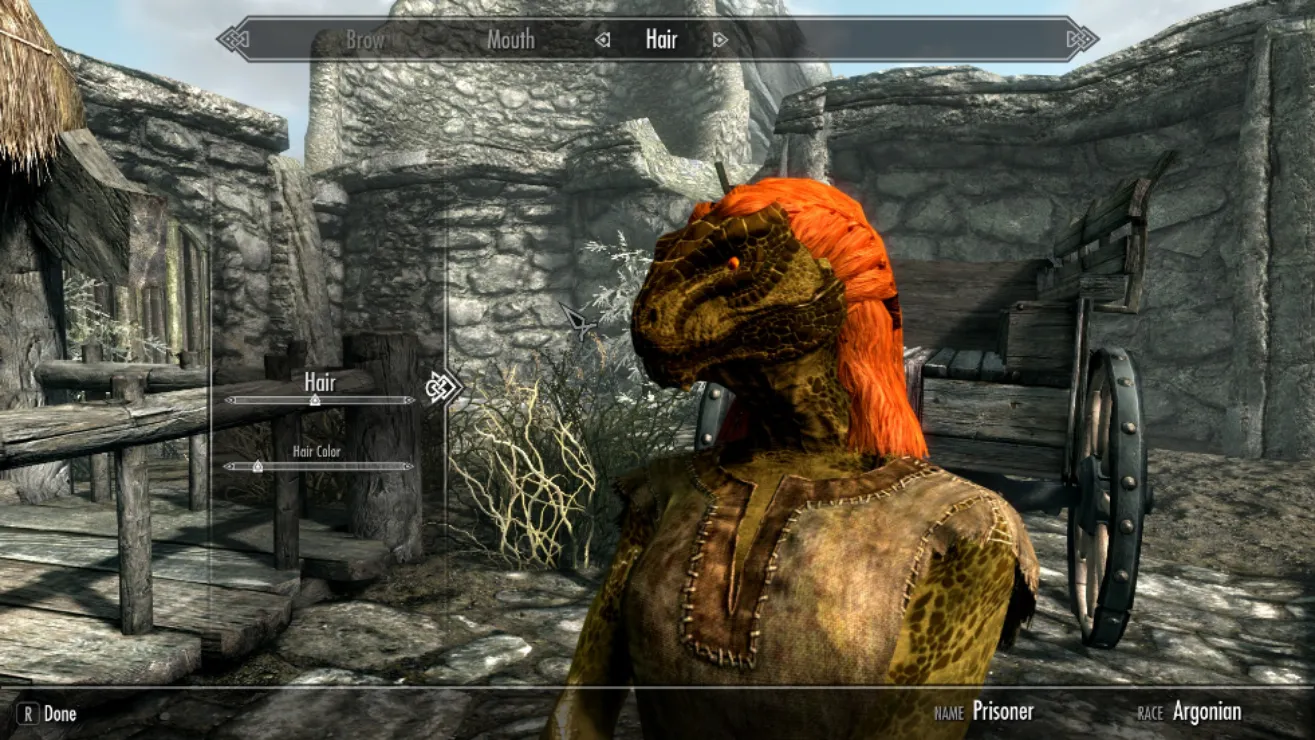Viewport: 1315px width, 740px height.
Task: Adjust the Hair style slider
Action: point(315,400)
